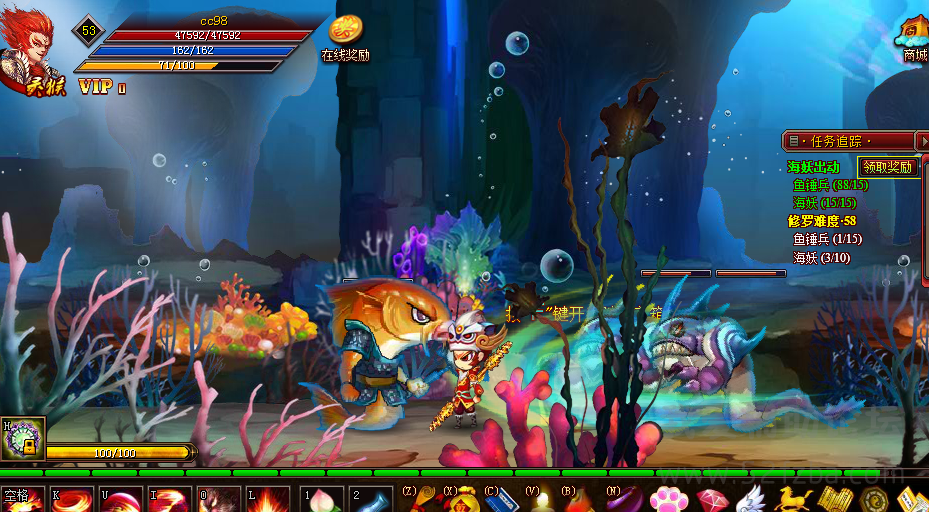Screen dimensions: 929x512
Task: Use the L flame burst skill
Action: 268,499
